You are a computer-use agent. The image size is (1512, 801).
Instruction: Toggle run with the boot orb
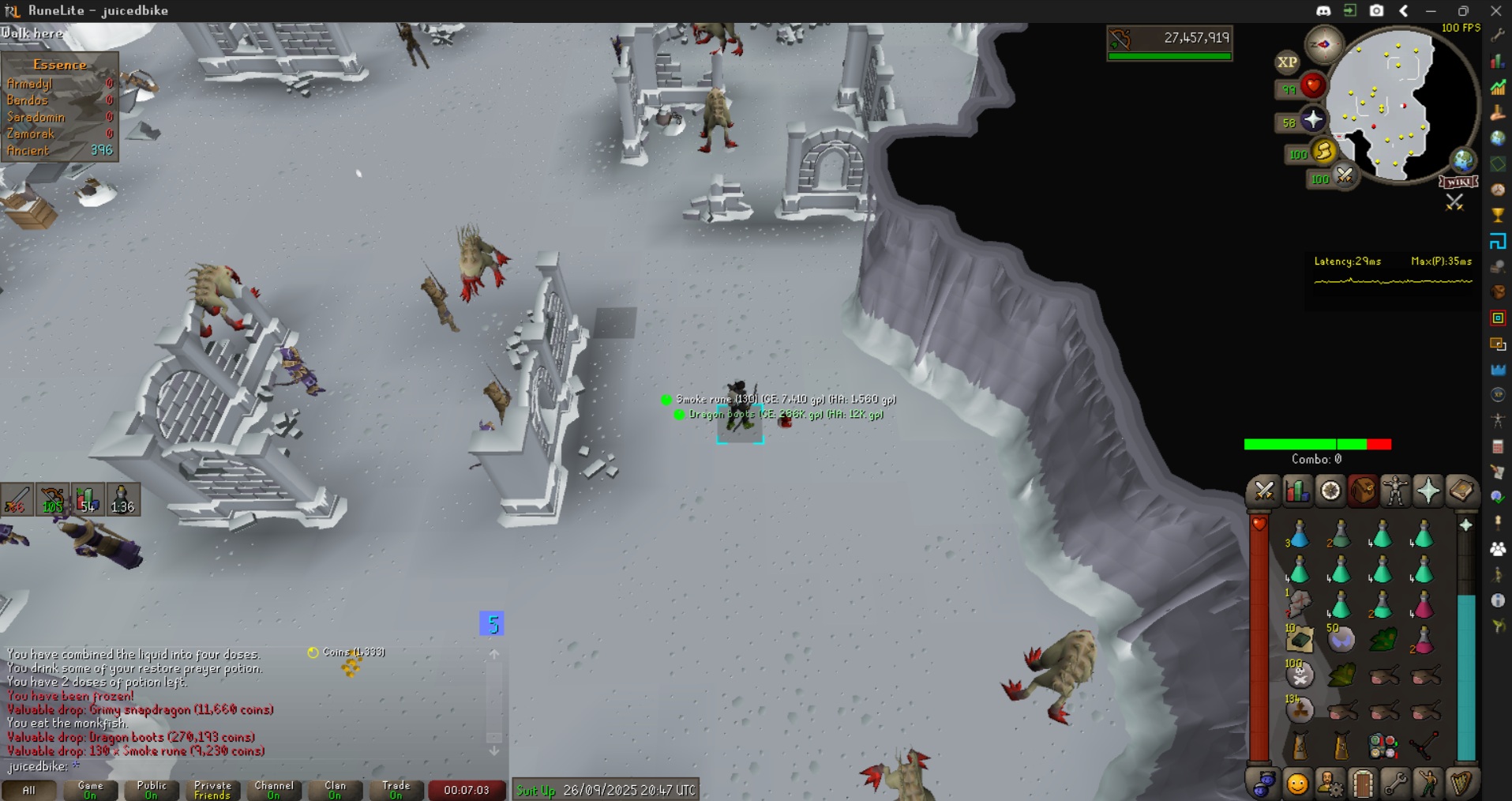pyautogui.click(x=1323, y=151)
